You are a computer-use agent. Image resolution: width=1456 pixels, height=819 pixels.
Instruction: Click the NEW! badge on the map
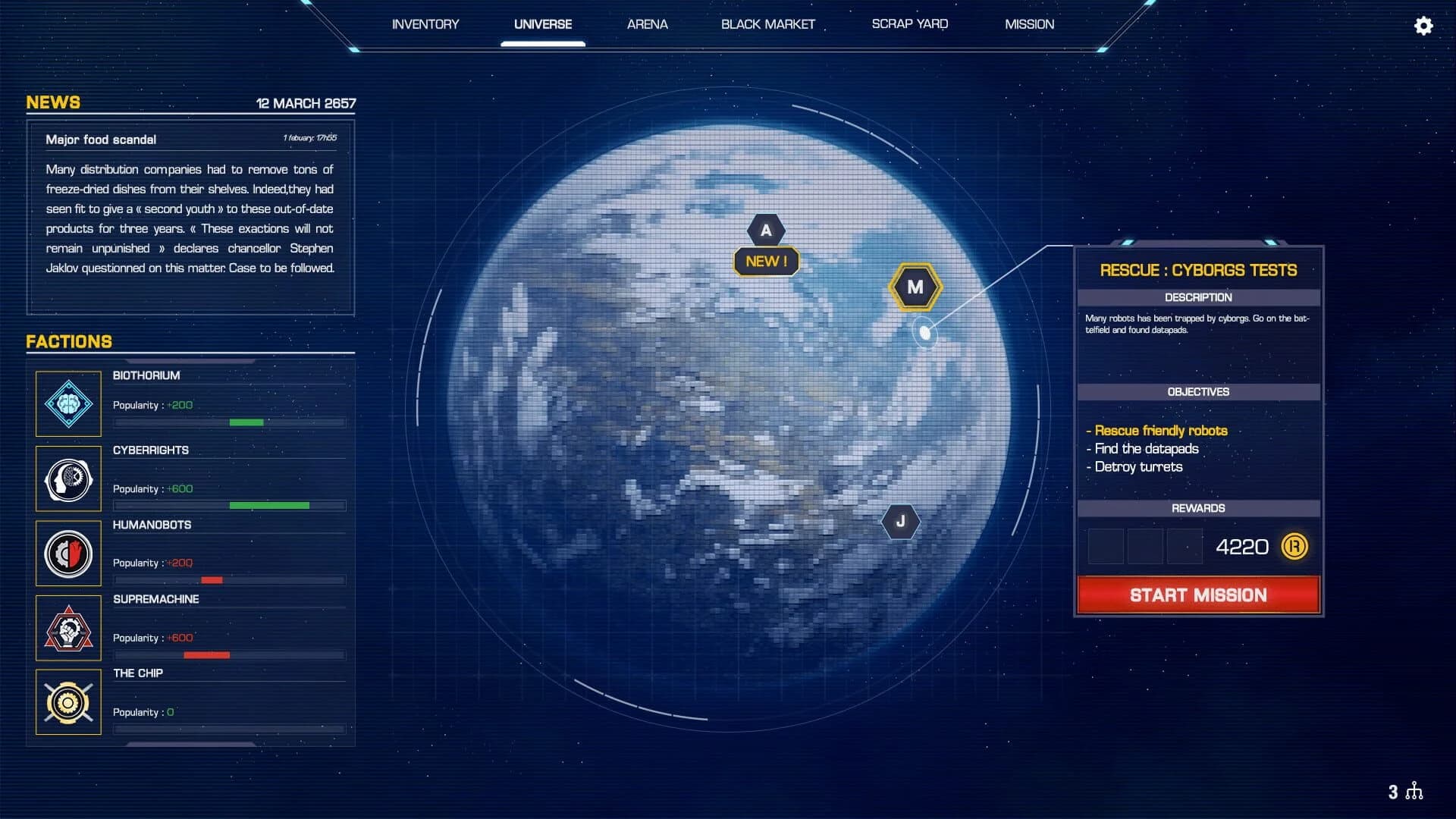766,261
